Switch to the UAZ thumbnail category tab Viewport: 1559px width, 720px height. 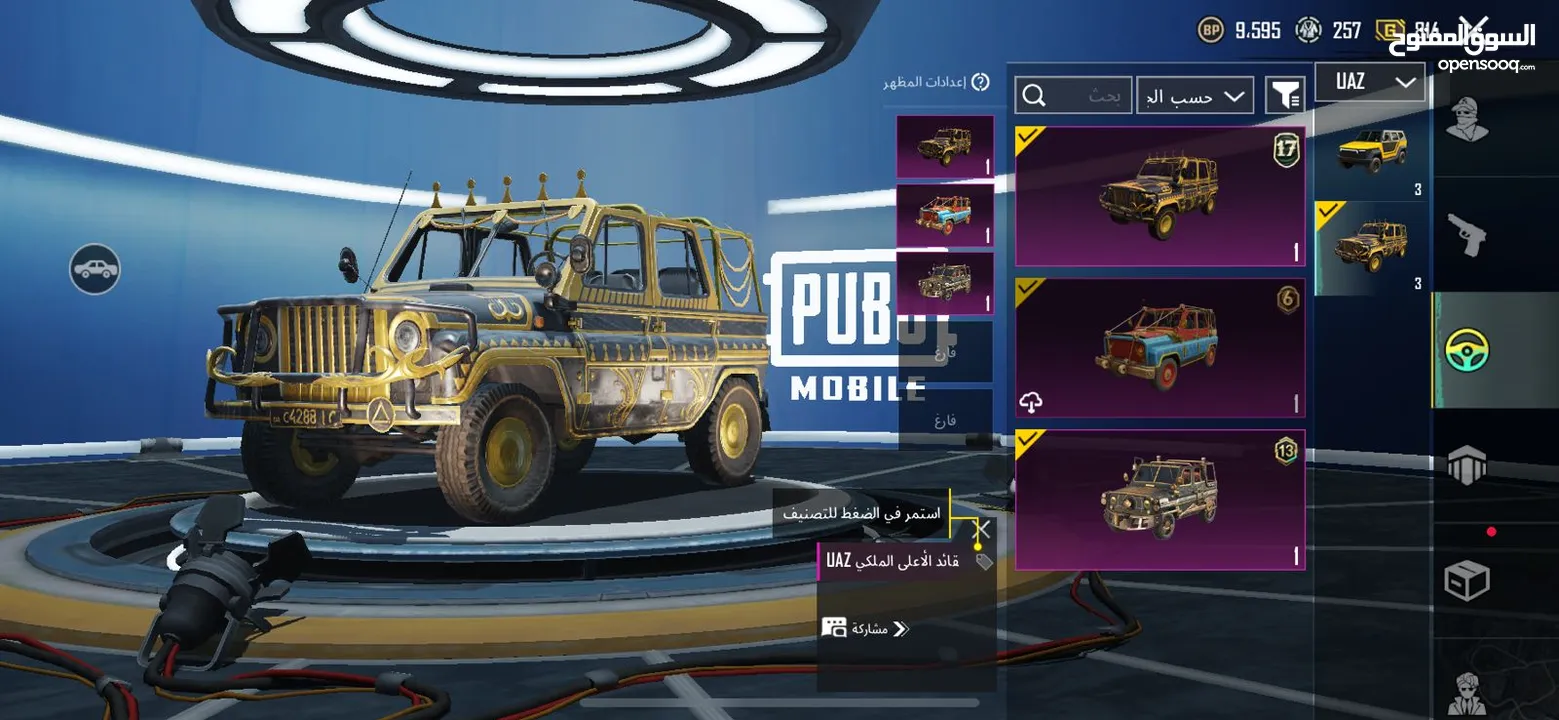(x=1371, y=243)
